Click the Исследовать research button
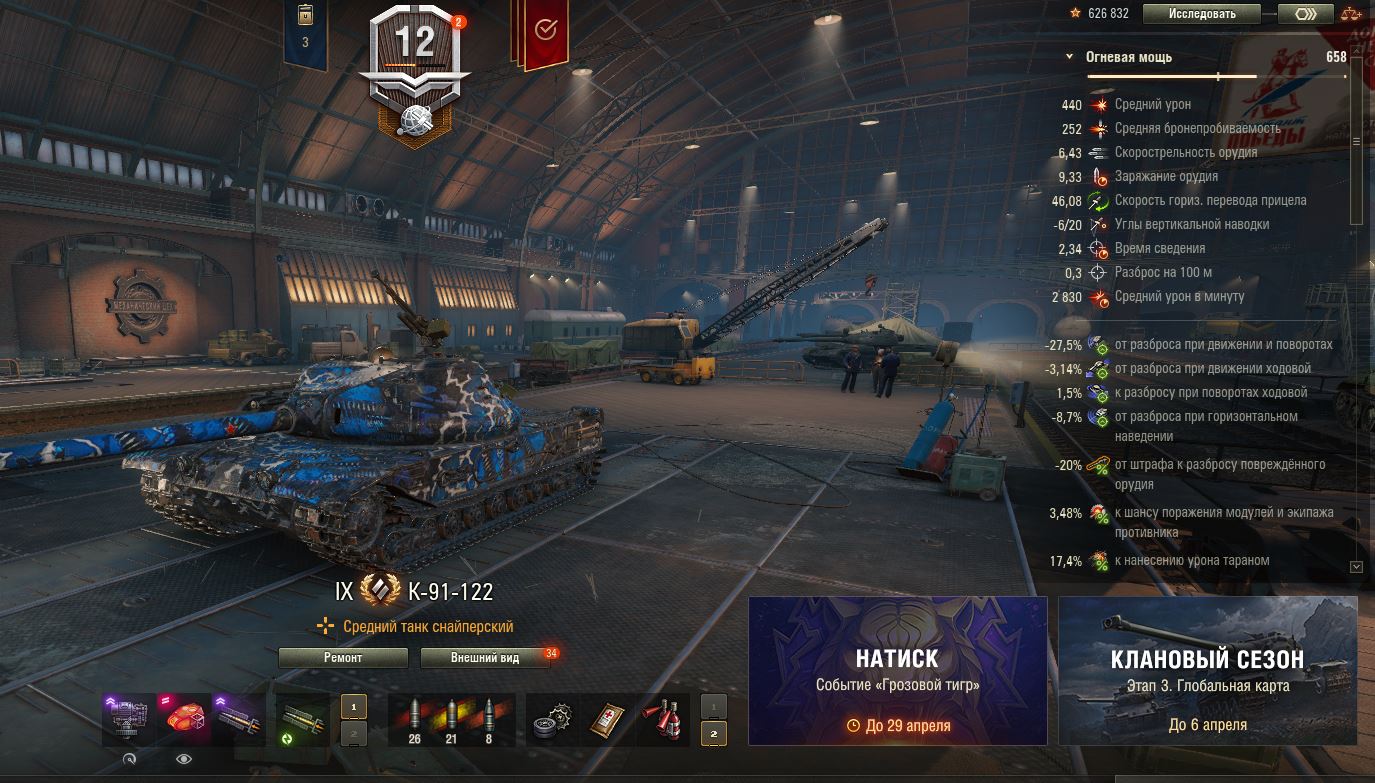Image resolution: width=1375 pixels, height=783 pixels. (x=1203, y=14)
